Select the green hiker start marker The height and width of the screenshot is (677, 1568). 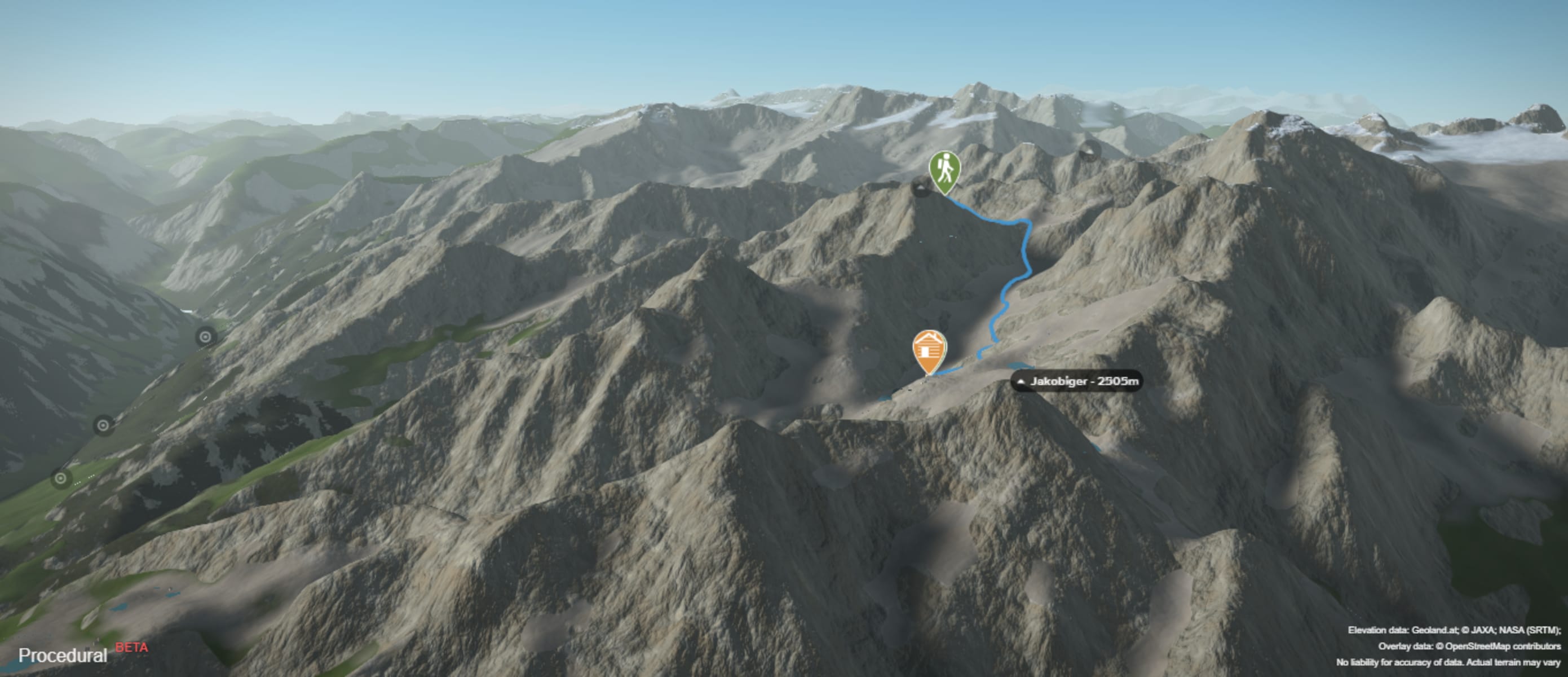(x=944, y=170)
